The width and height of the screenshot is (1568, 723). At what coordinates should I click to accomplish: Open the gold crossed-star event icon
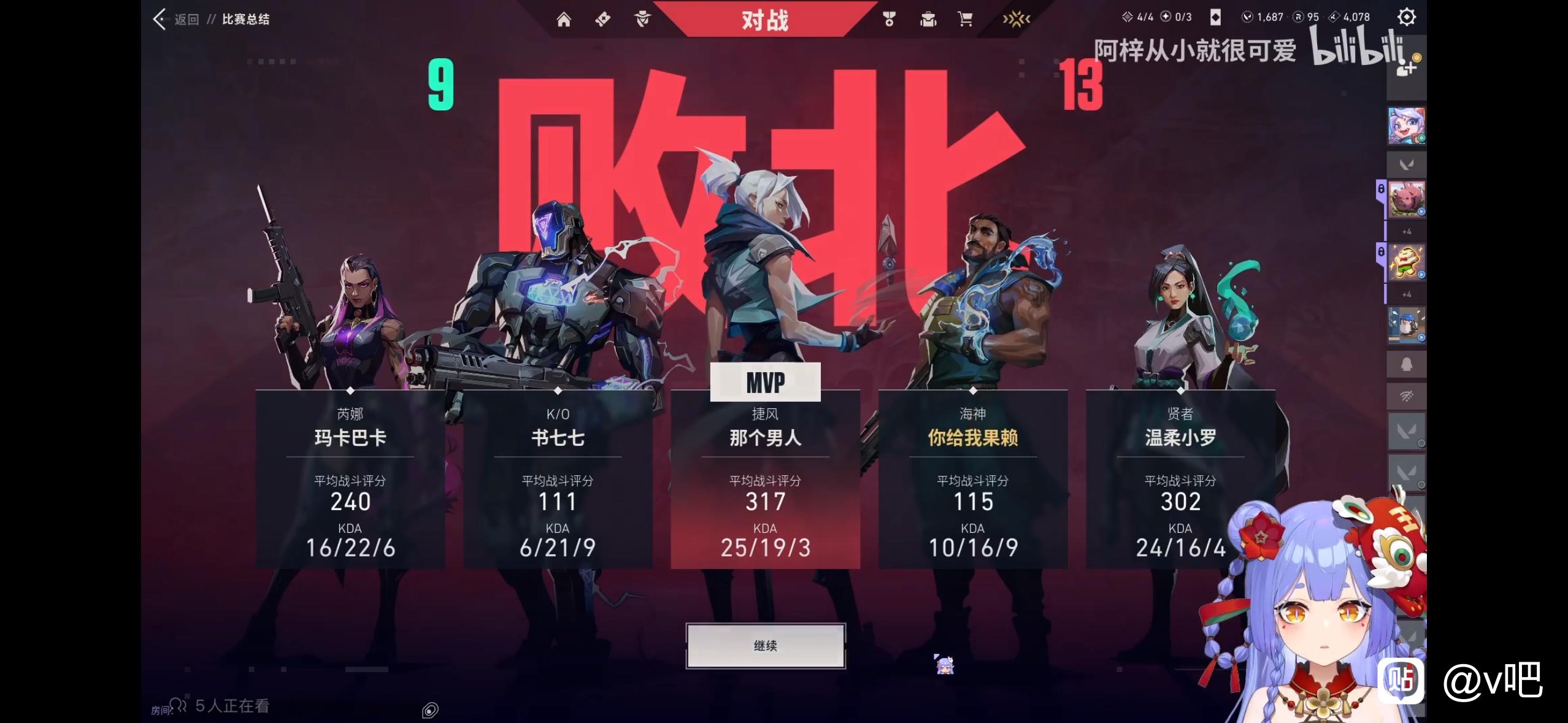pyautogui.click(x=1016, y=20)
